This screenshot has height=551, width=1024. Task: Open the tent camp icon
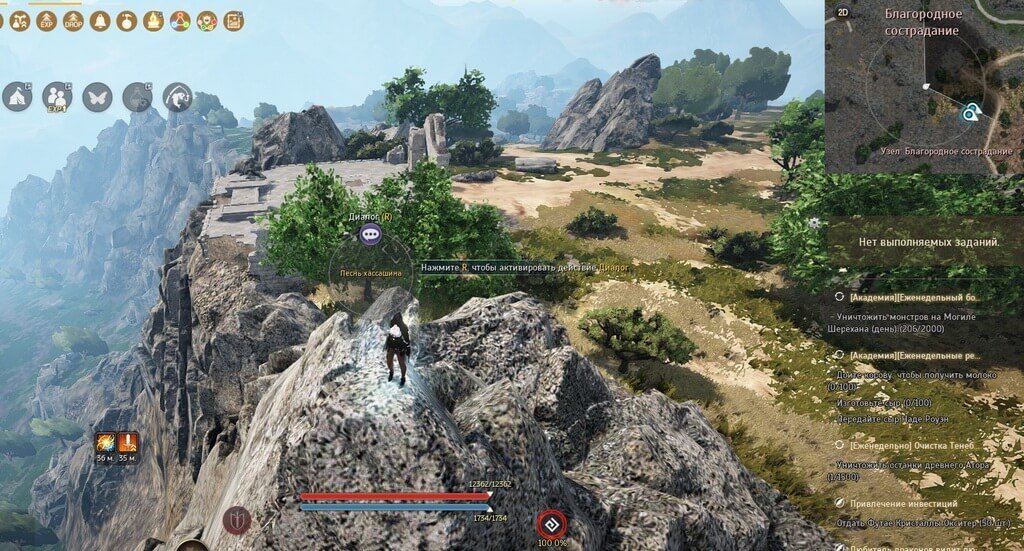pos(17,96)
